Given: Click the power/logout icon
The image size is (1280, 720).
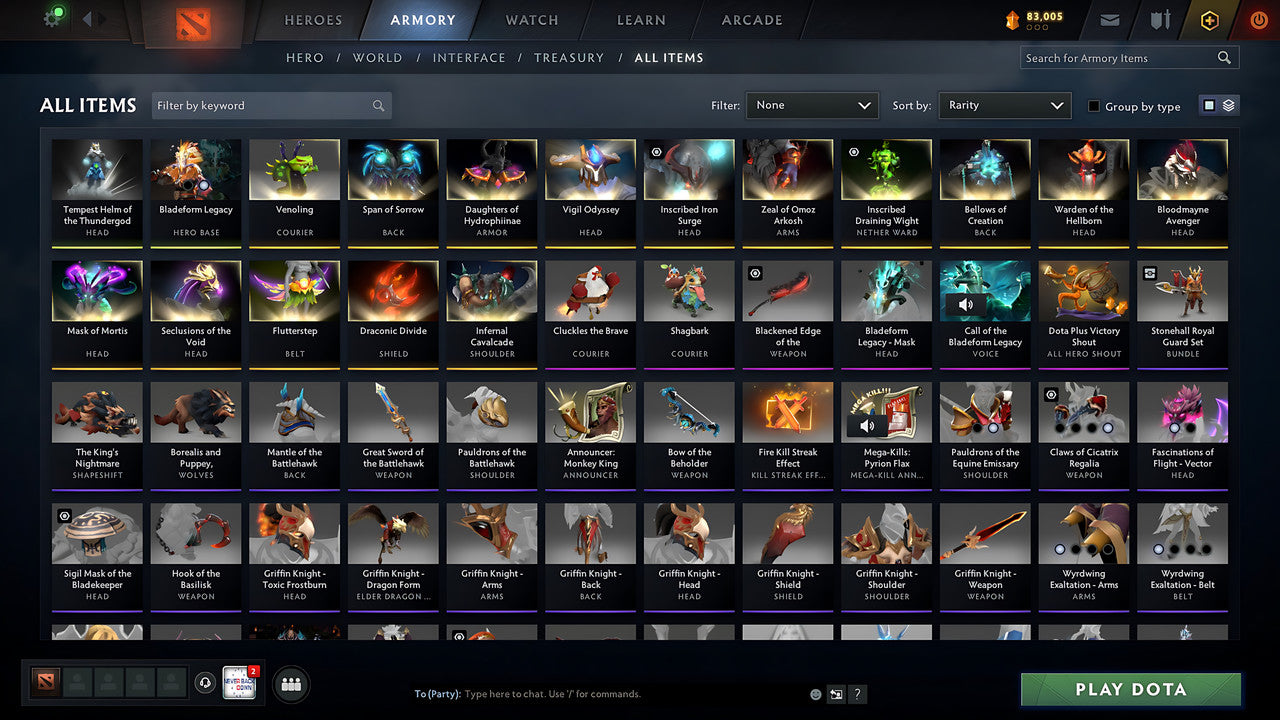Looking at the screenshot, I should (x=1258, y=18).
